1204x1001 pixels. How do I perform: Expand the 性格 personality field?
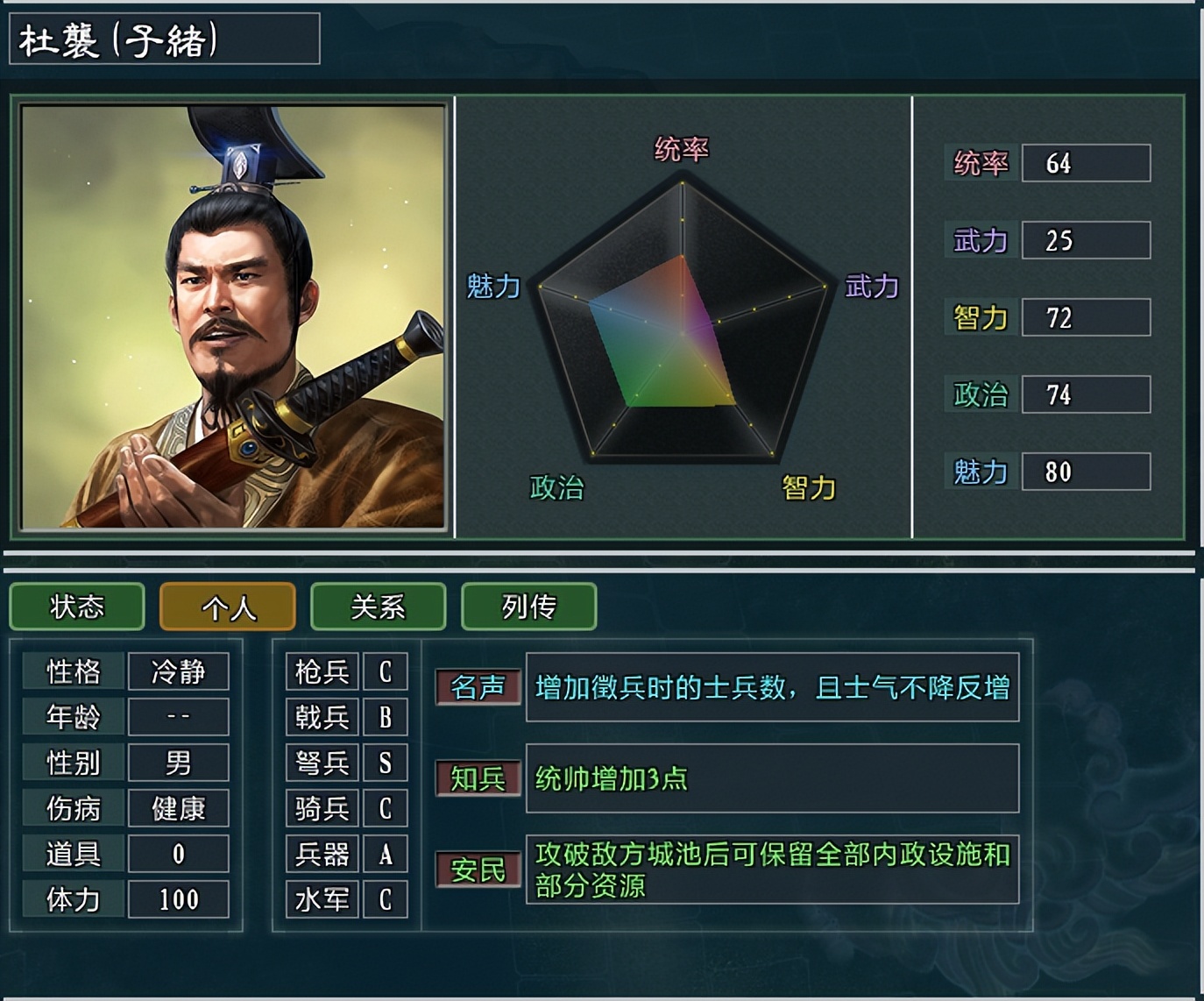tap(124, 671)
